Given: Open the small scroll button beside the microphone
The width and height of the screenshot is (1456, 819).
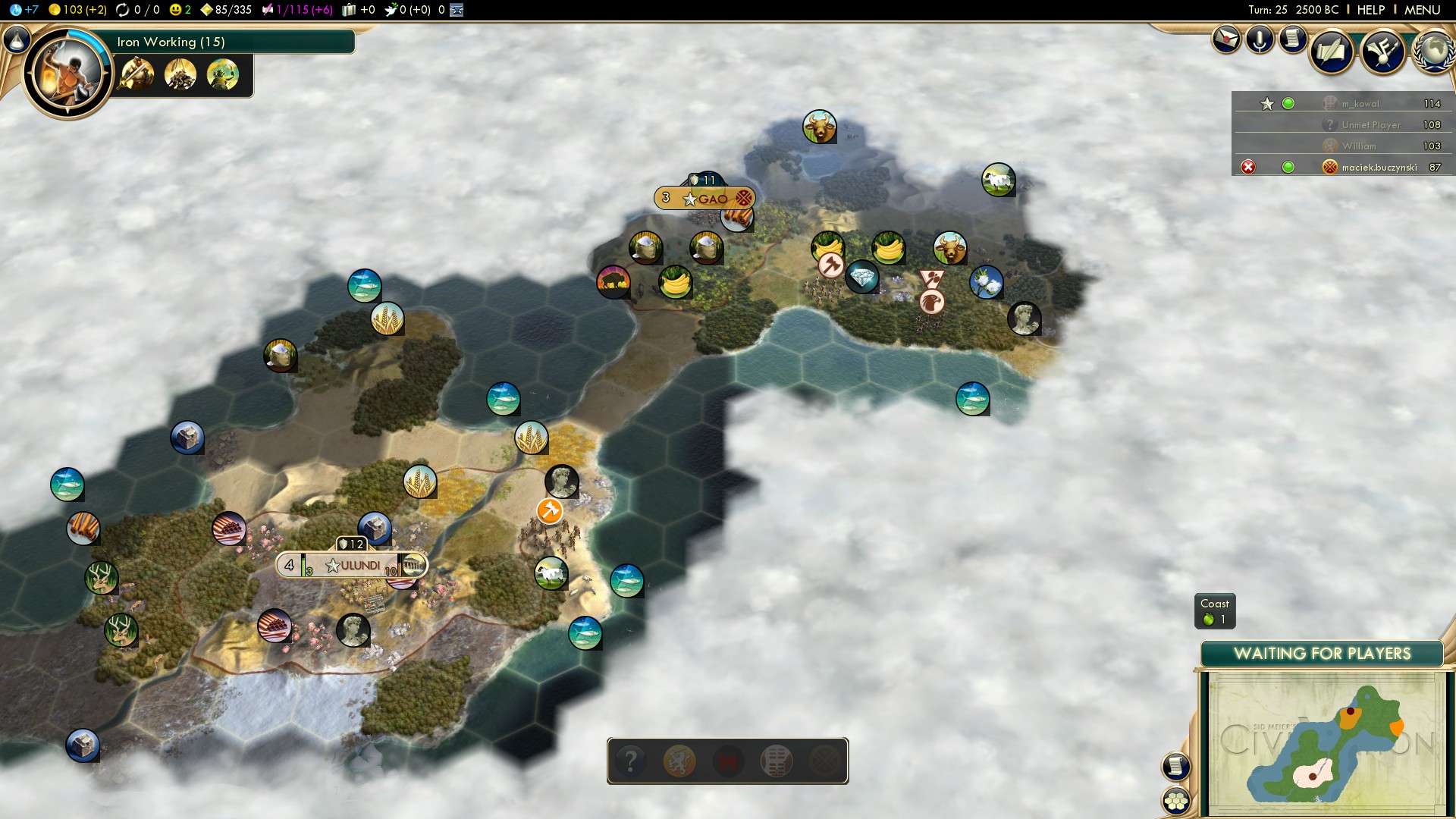Looking at the screenshot, I should pos(1293,37).
